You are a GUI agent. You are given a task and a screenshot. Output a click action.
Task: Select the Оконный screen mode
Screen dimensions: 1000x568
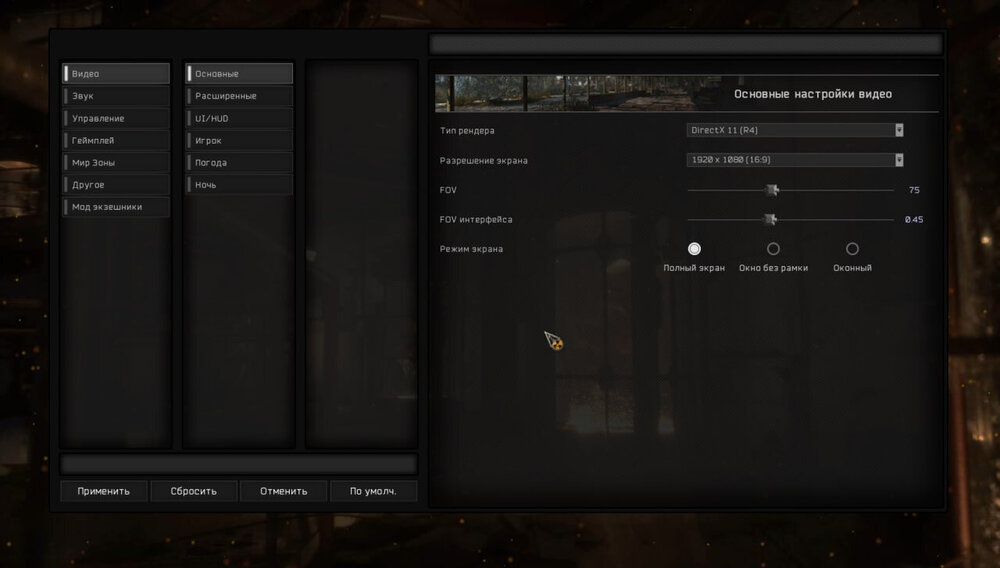852,249
